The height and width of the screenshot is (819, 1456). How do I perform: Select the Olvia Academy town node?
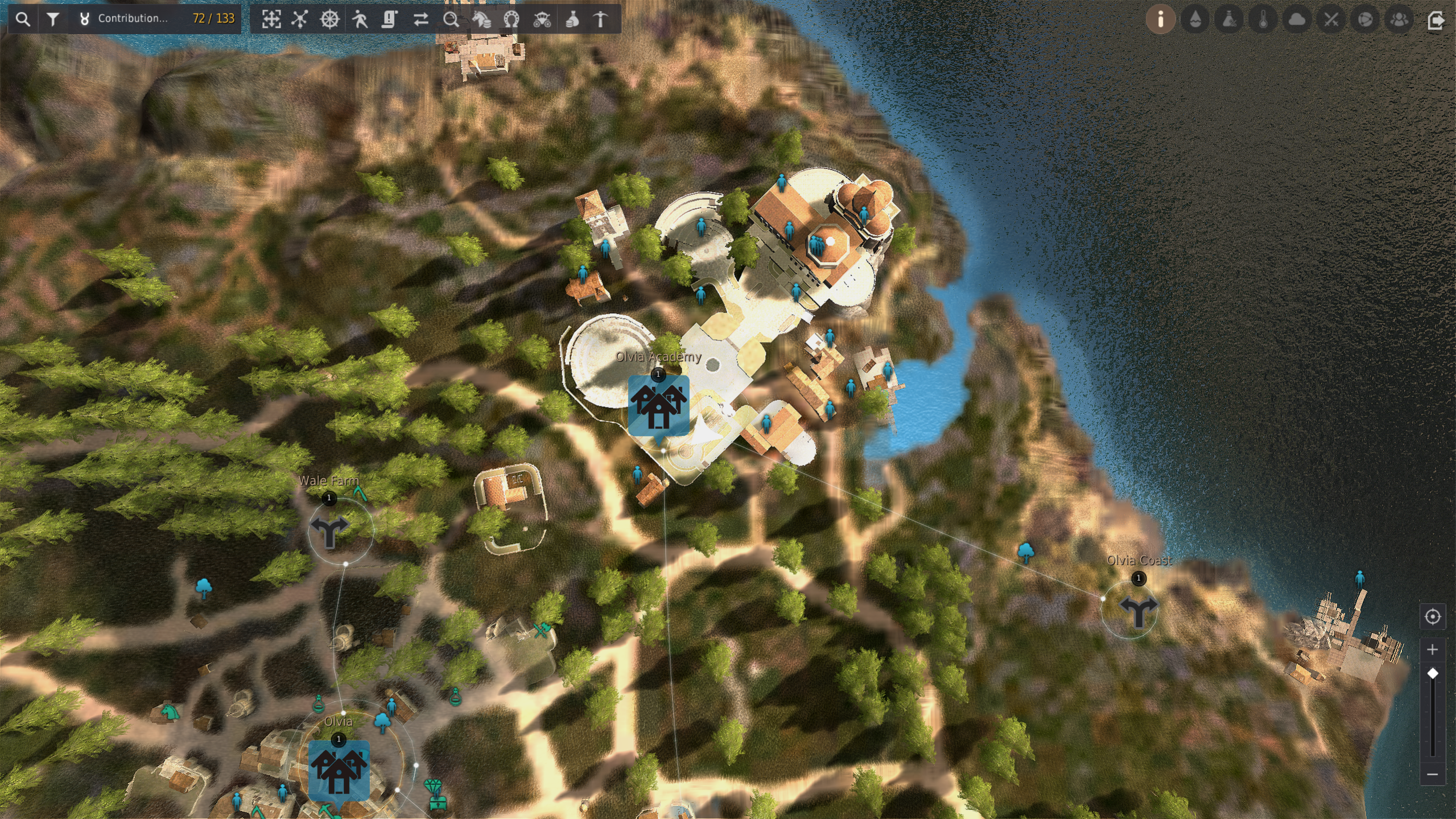658,405
